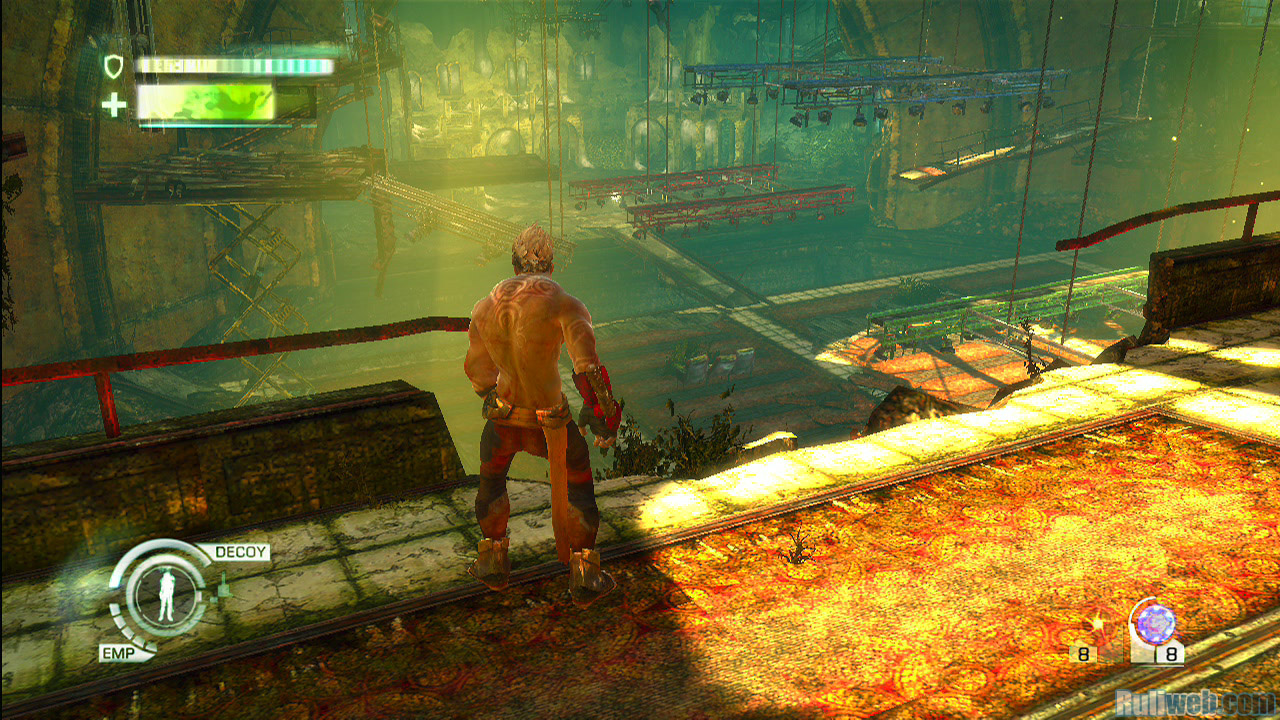Click the white health cross icon
This screenshot has width=1280, height=720.
pyautogui.click(x=115, y=104)
